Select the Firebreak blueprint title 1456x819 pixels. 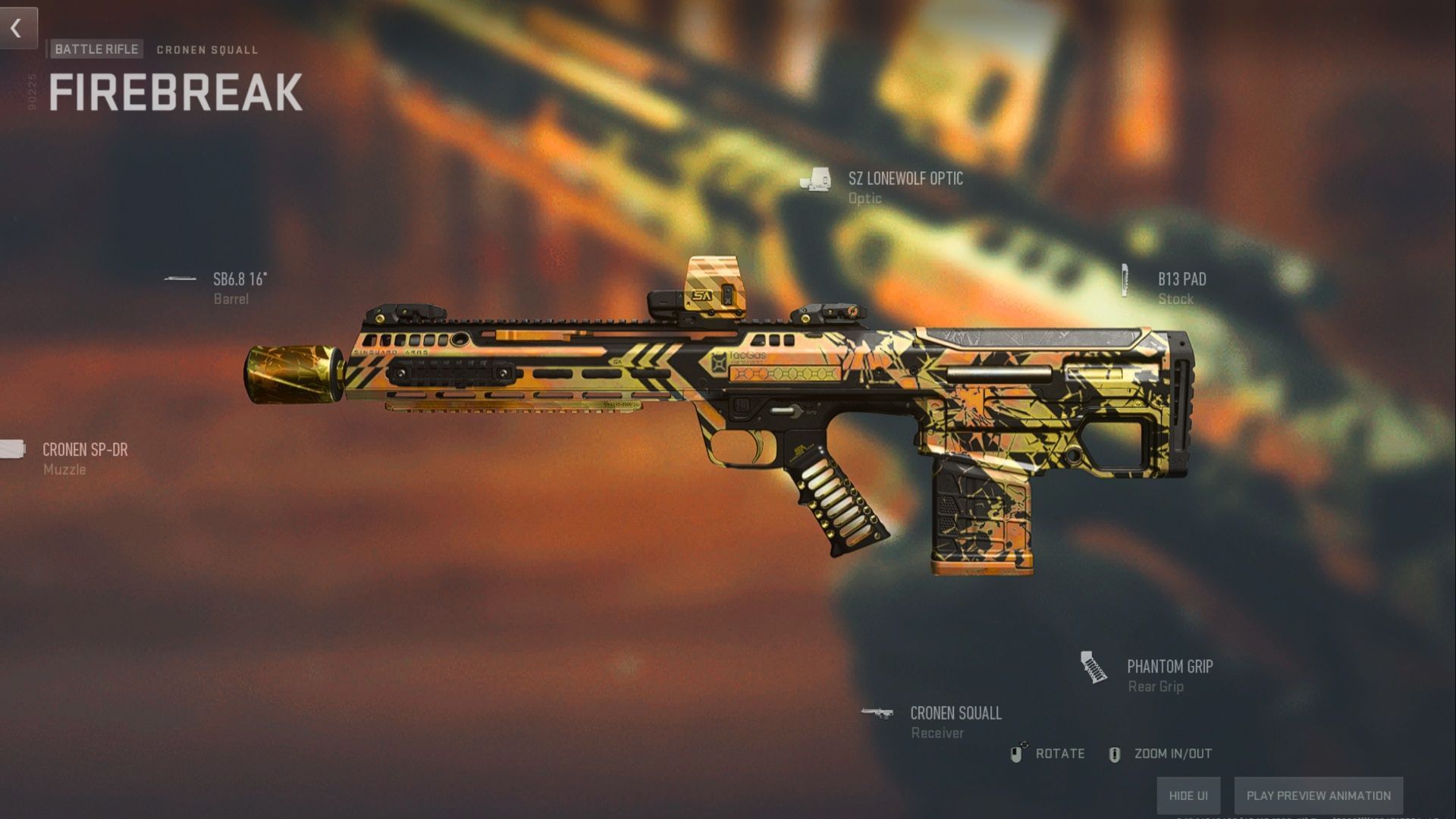(174, 91)
